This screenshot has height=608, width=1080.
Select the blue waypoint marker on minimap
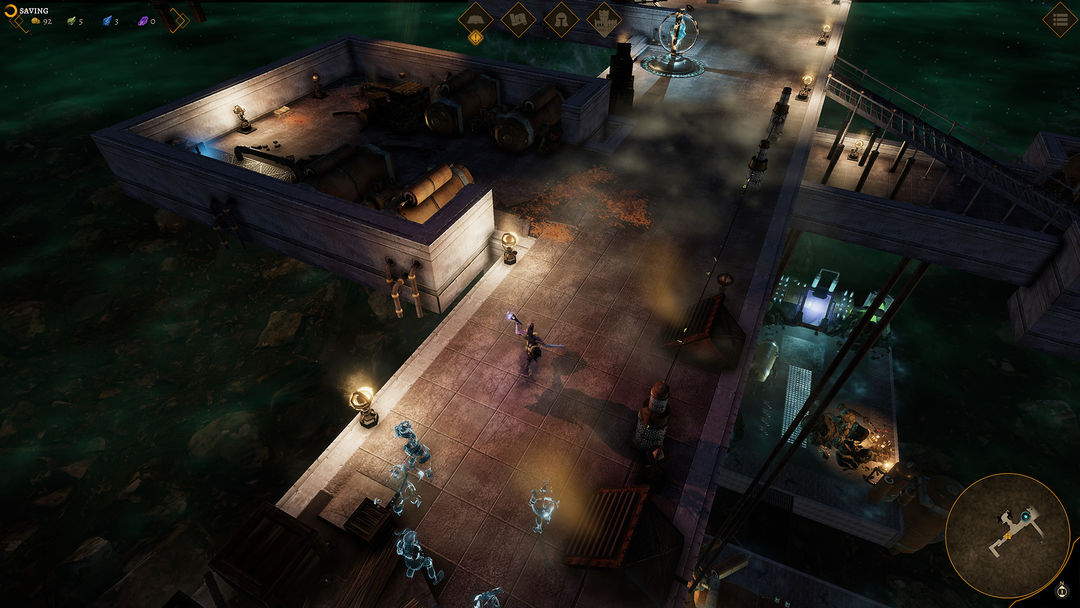point(1025,516)
